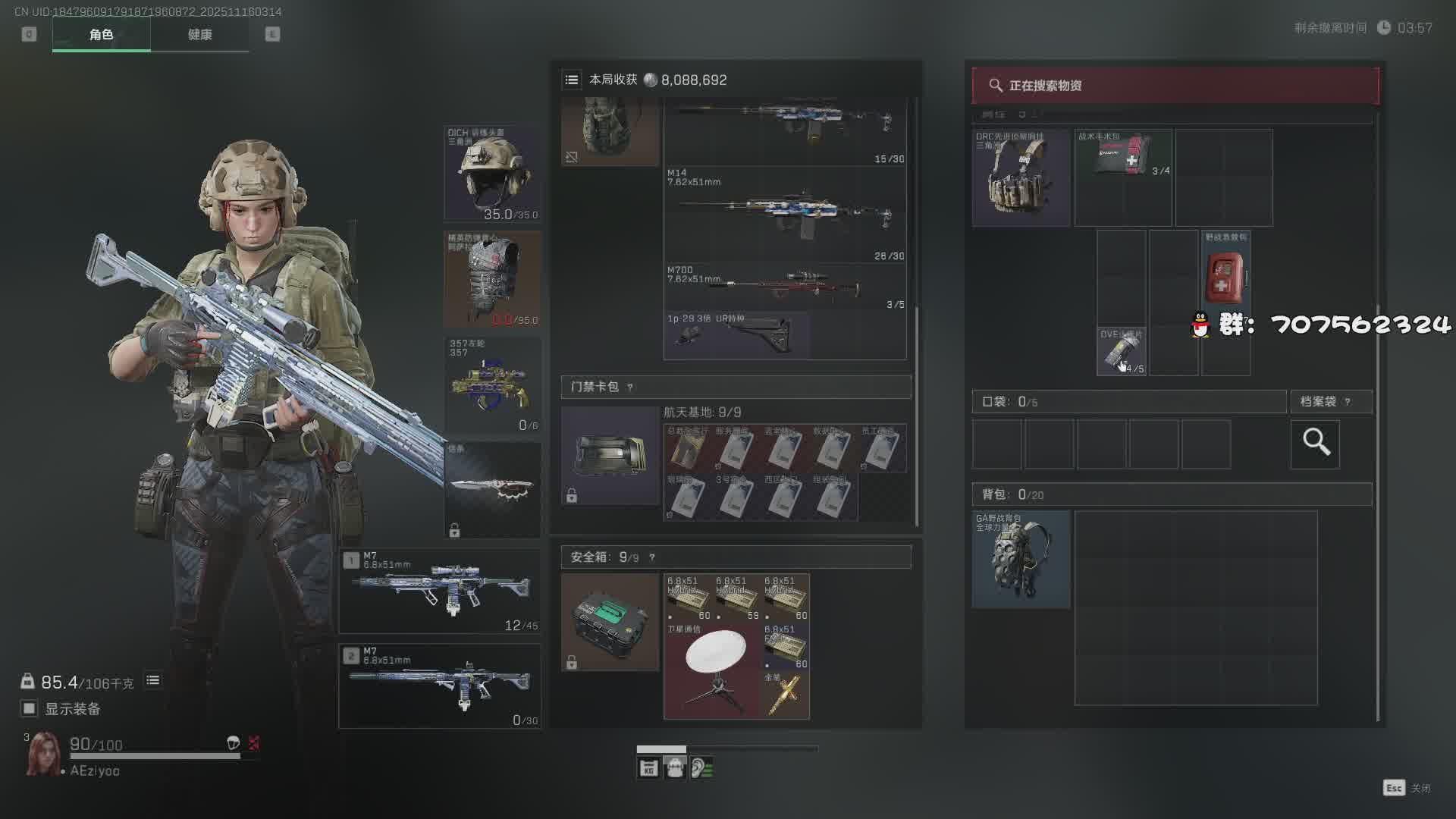Take the red field first aid kit
The height and width of the screenshot is (819, 1456).
(x=1225, y=278)
